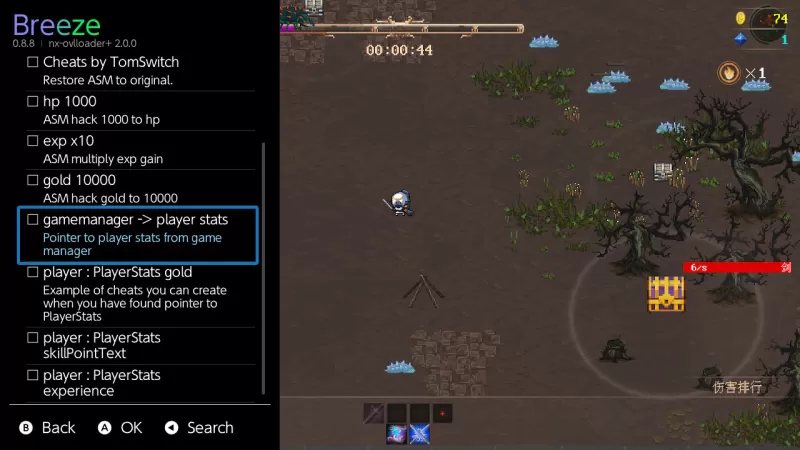Image resolution: width=800 pixels, height=450 pixels.
Task: Tick the exp x10 cheat checkbox
Action: 32,141
